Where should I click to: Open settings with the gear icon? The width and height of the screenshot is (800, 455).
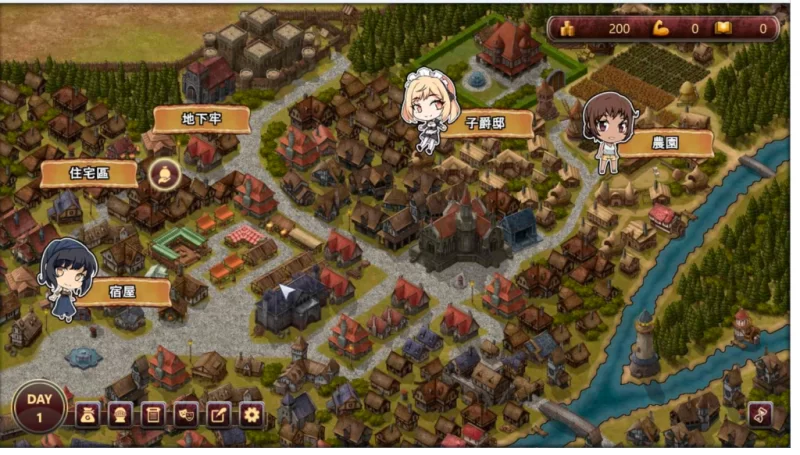(251, 414)
